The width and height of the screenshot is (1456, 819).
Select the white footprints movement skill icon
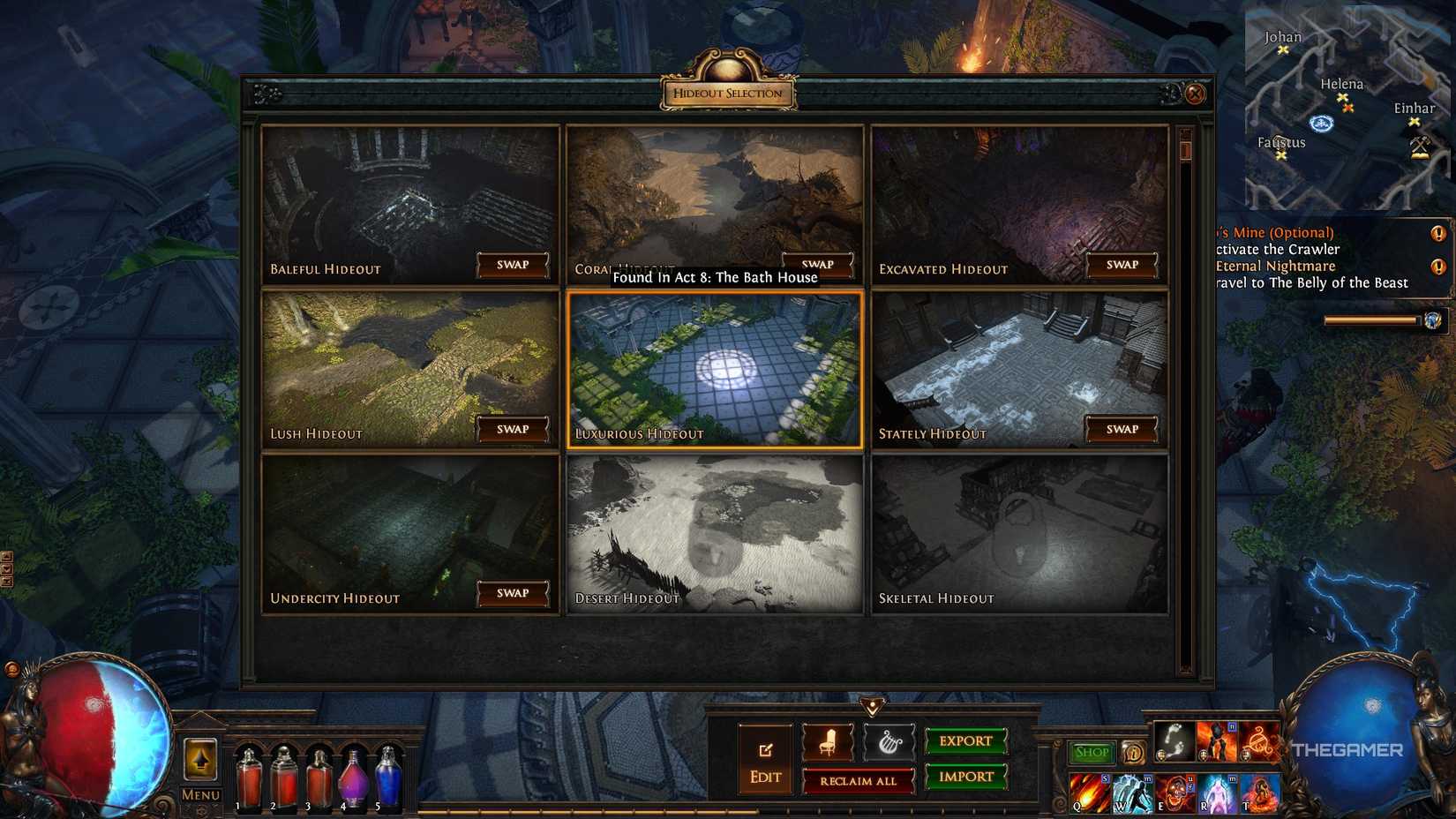(x=1175, y=741)
